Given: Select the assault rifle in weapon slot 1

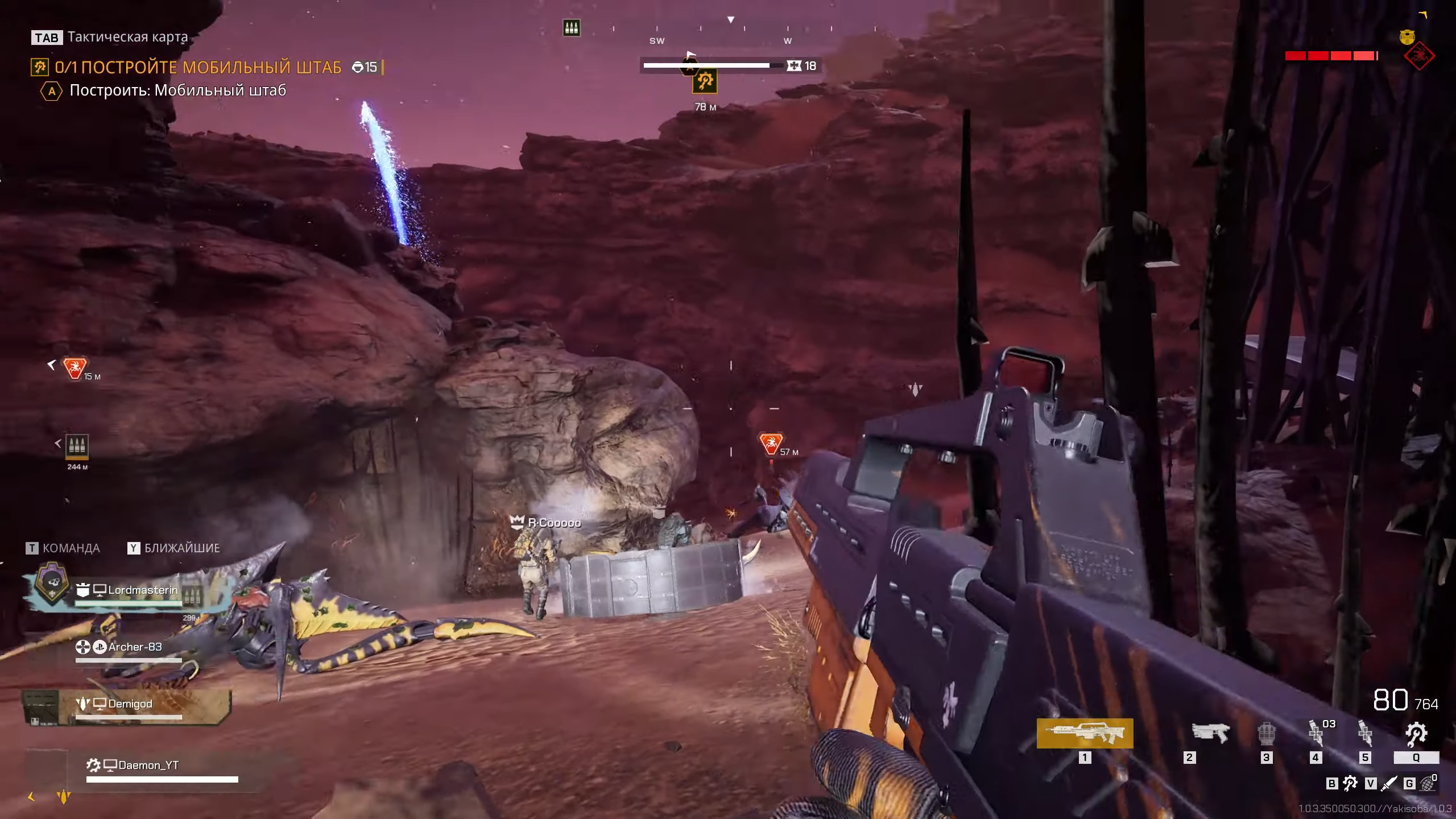Looking at the screenshot, I should (1085, 733).
